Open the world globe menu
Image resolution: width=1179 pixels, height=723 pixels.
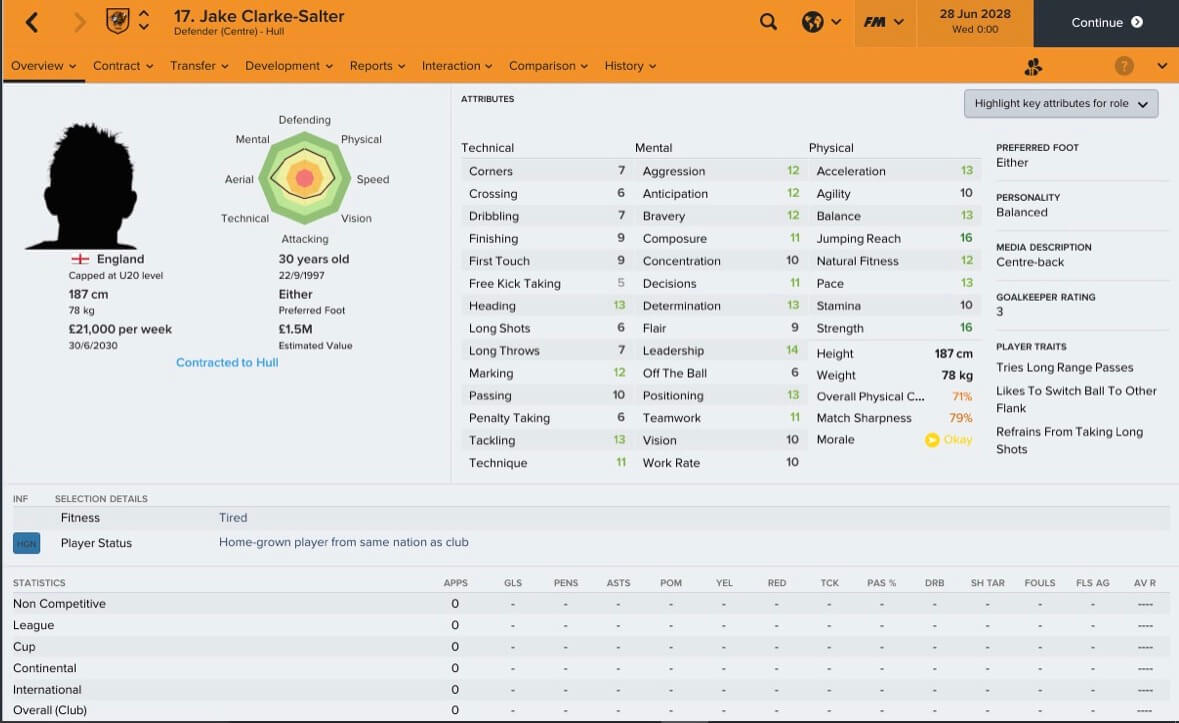(821, 22)
